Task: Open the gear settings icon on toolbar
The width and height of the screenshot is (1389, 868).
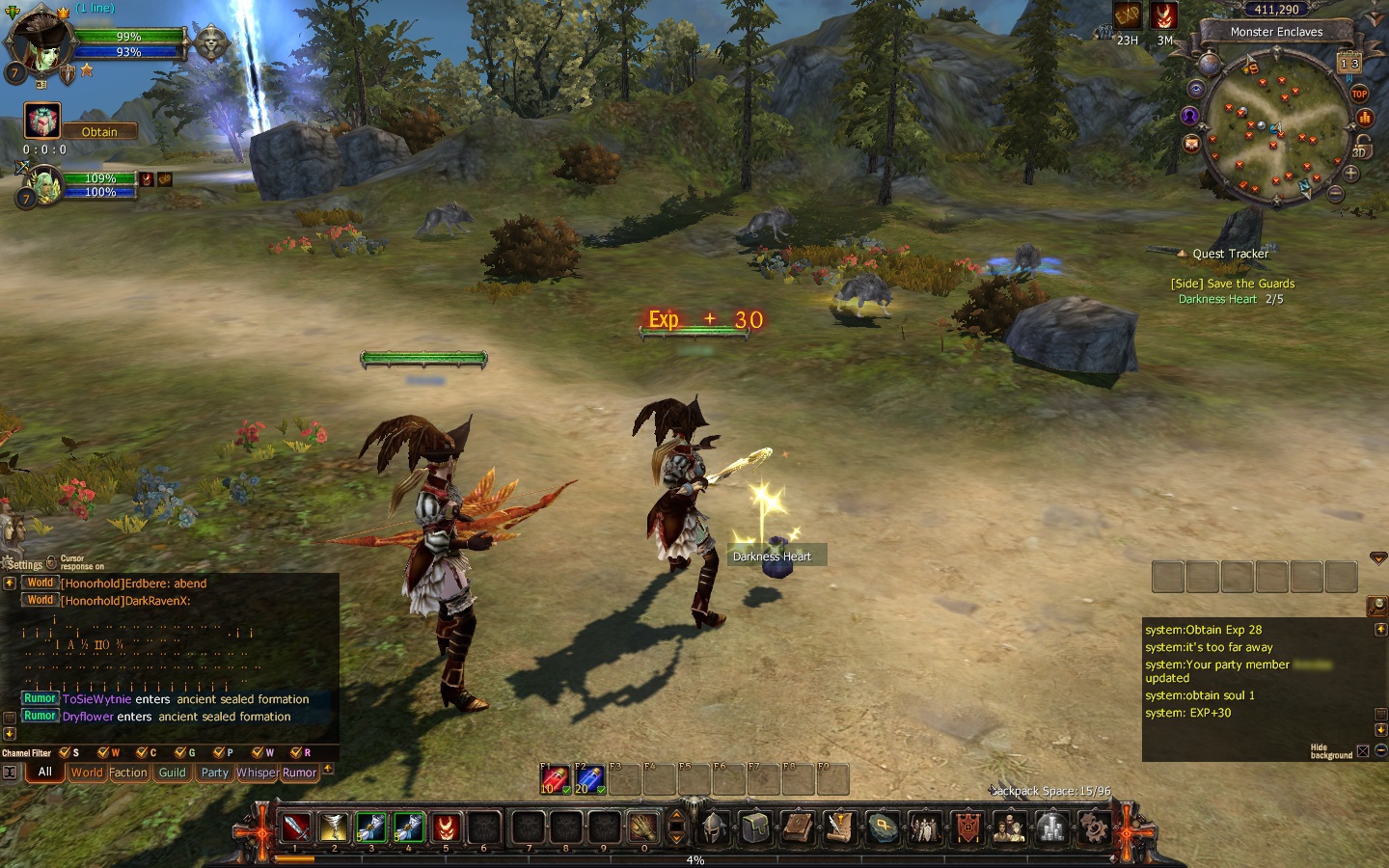Action: [x=1093, y=827]
